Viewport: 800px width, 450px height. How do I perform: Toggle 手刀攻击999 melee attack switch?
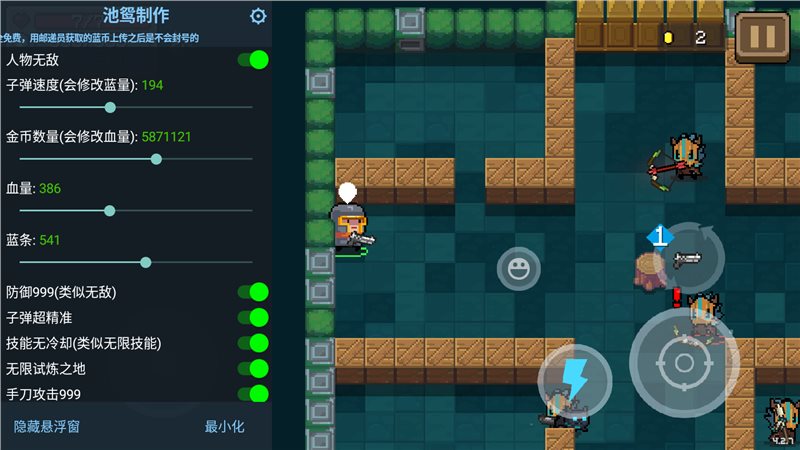pos(253,394)
